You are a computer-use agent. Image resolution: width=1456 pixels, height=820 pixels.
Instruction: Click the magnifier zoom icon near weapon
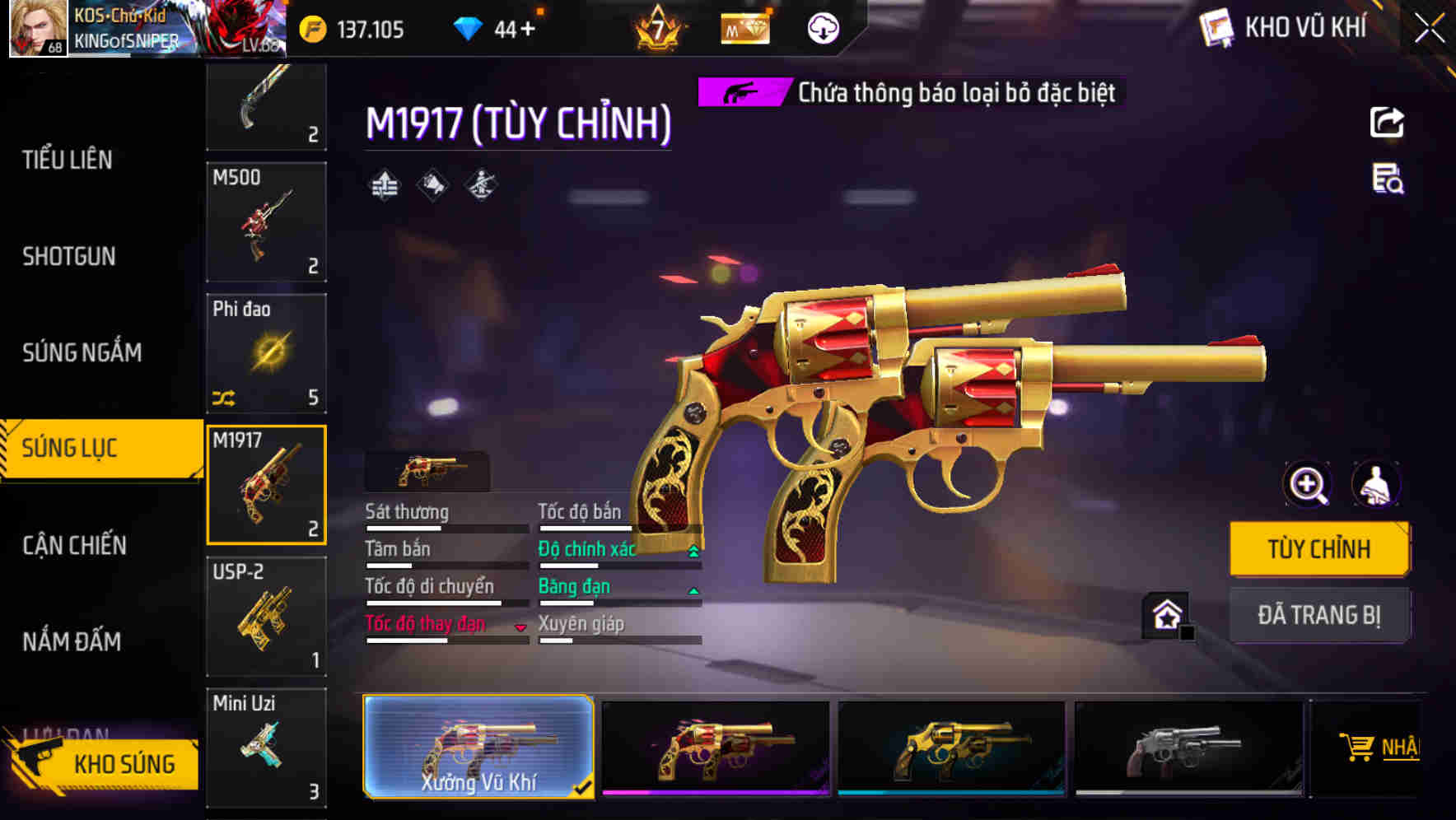pyautogui.click(x=1308, y=485)
